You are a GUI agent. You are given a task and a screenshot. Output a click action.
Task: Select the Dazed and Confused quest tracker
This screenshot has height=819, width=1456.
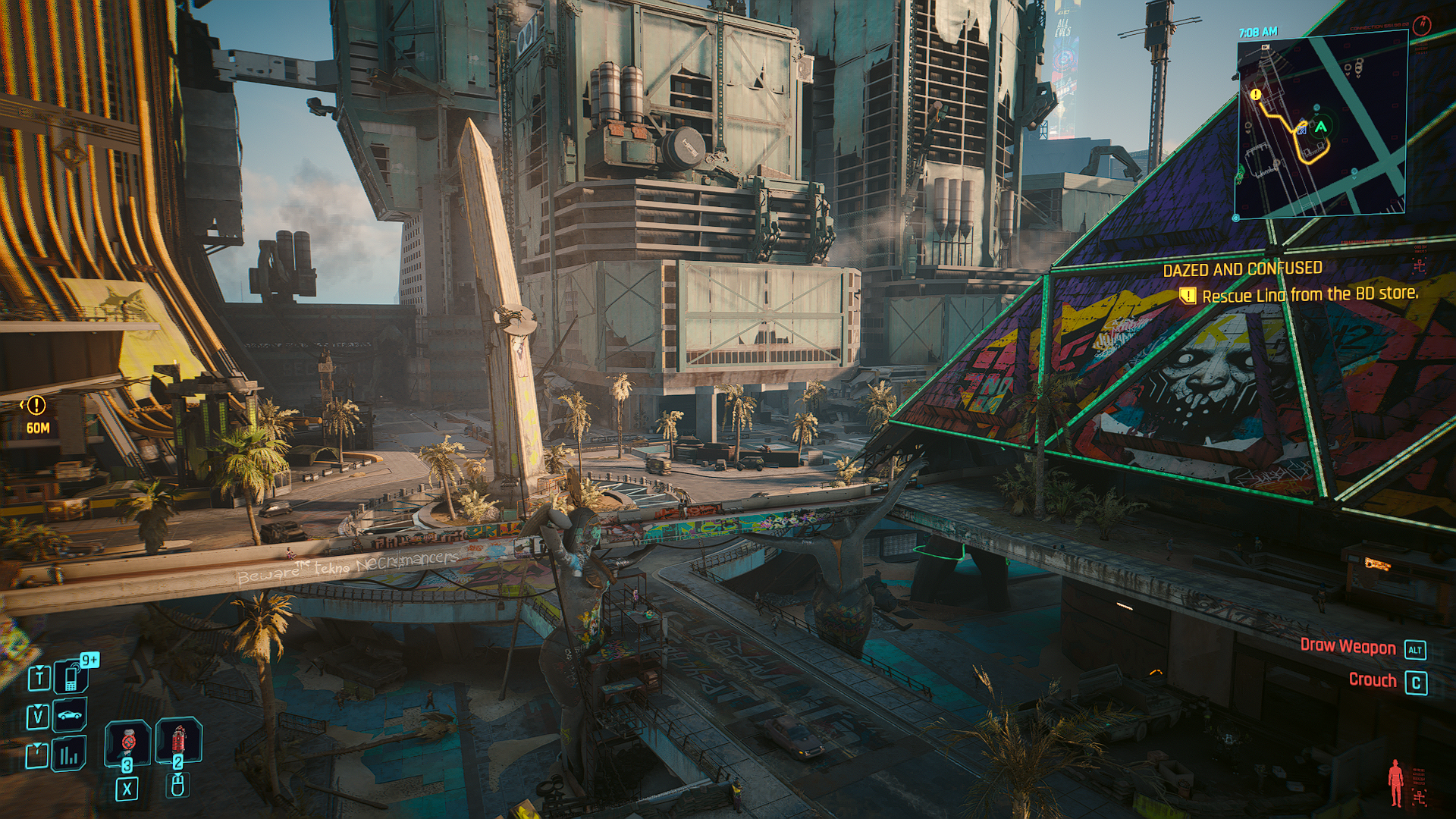click(1242, 269)
